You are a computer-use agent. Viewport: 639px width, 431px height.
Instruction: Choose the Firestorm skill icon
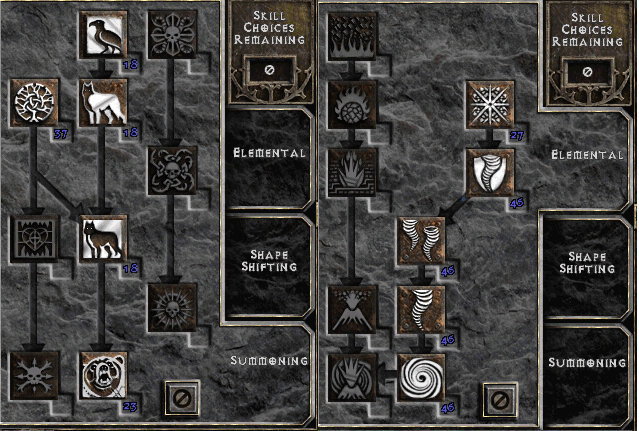pos(350,36)
